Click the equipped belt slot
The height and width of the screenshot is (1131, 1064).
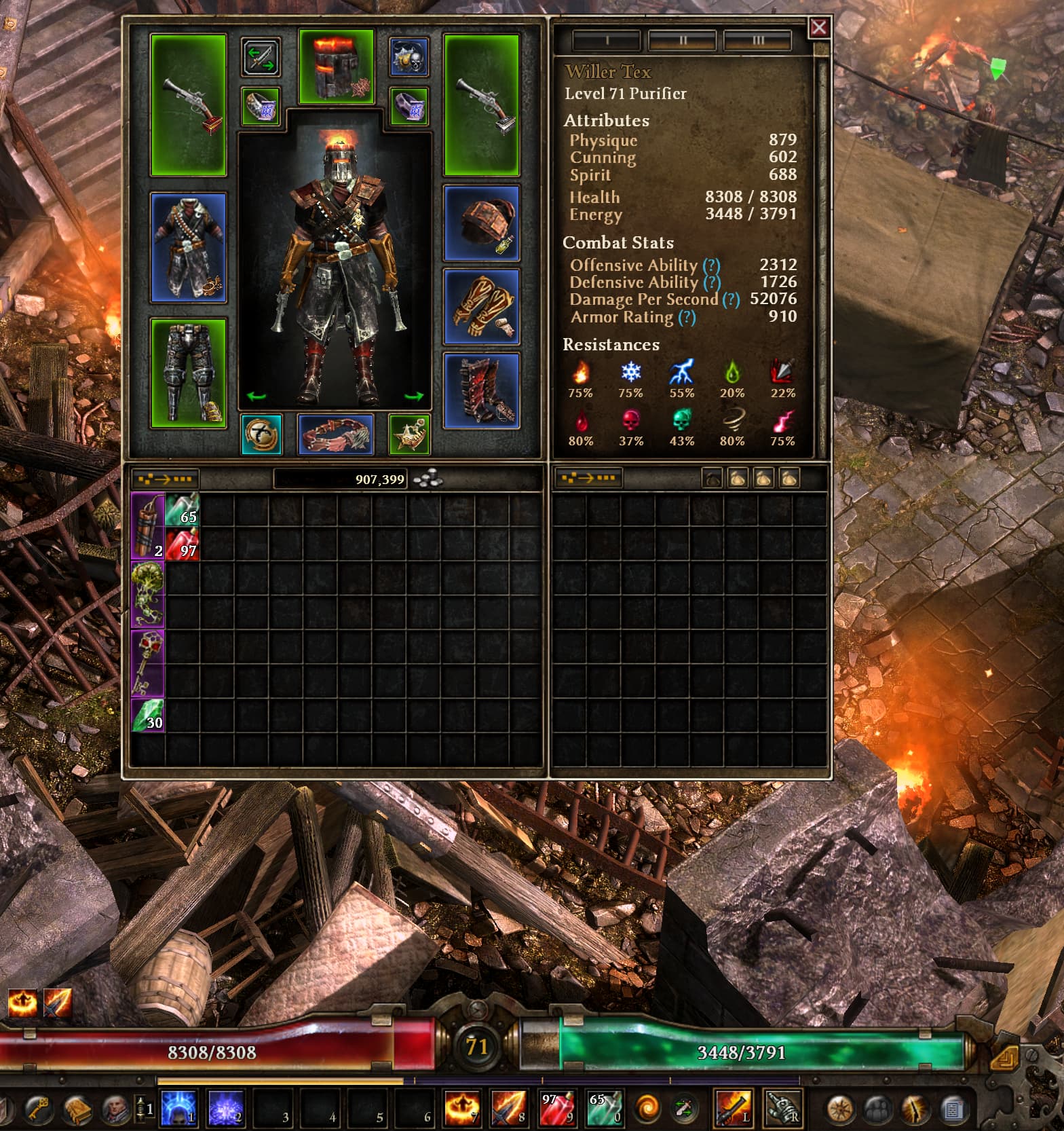(336, 434)
